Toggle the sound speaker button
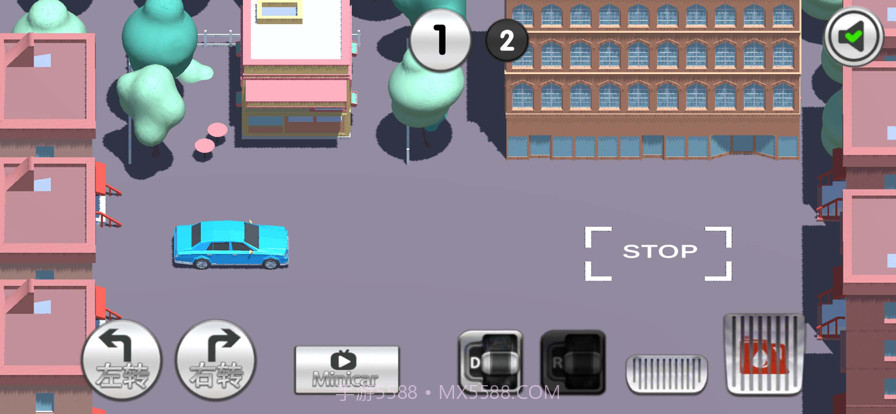The width and height of the screenshot is (896, 414). [853, 38]
